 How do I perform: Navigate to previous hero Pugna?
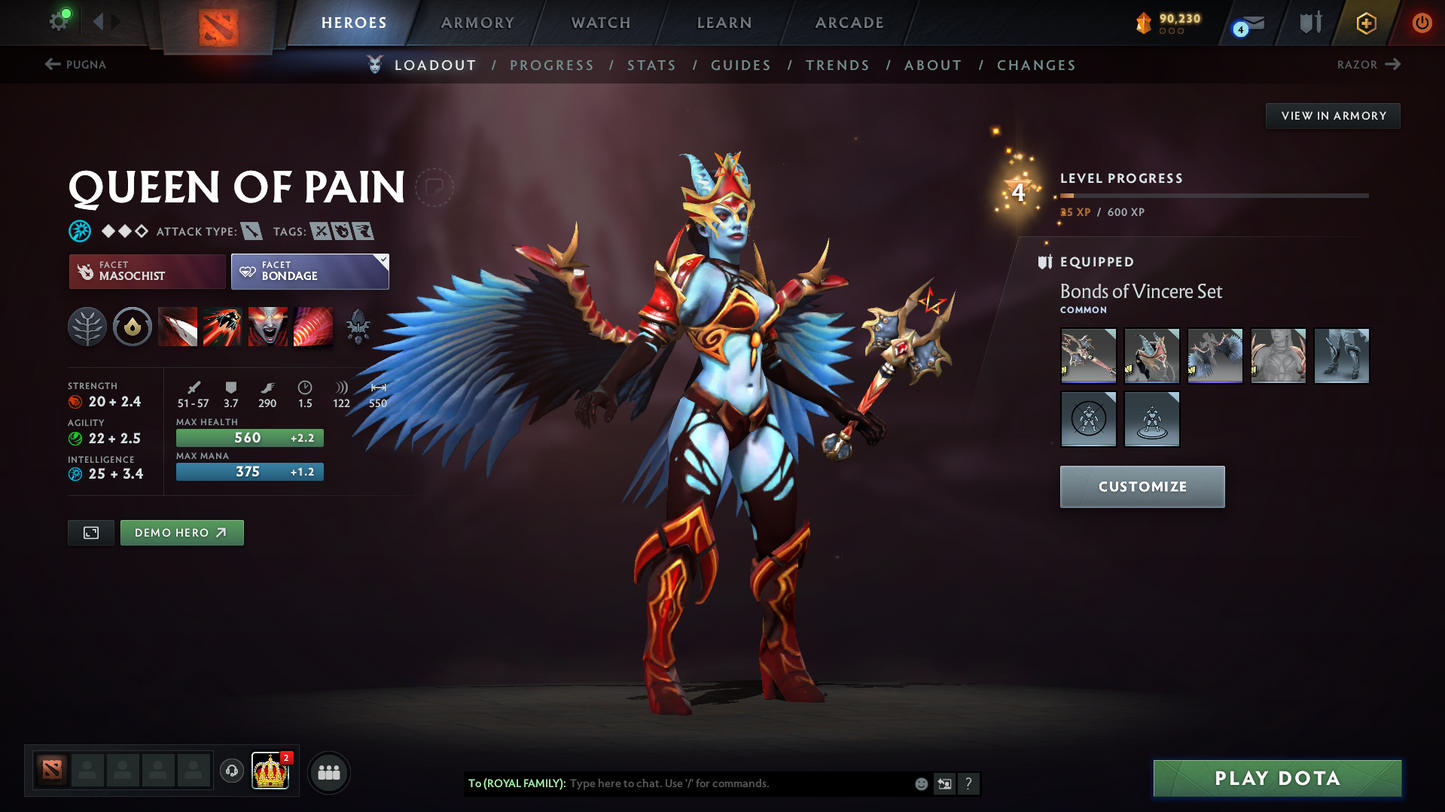(x=76, y=65)
